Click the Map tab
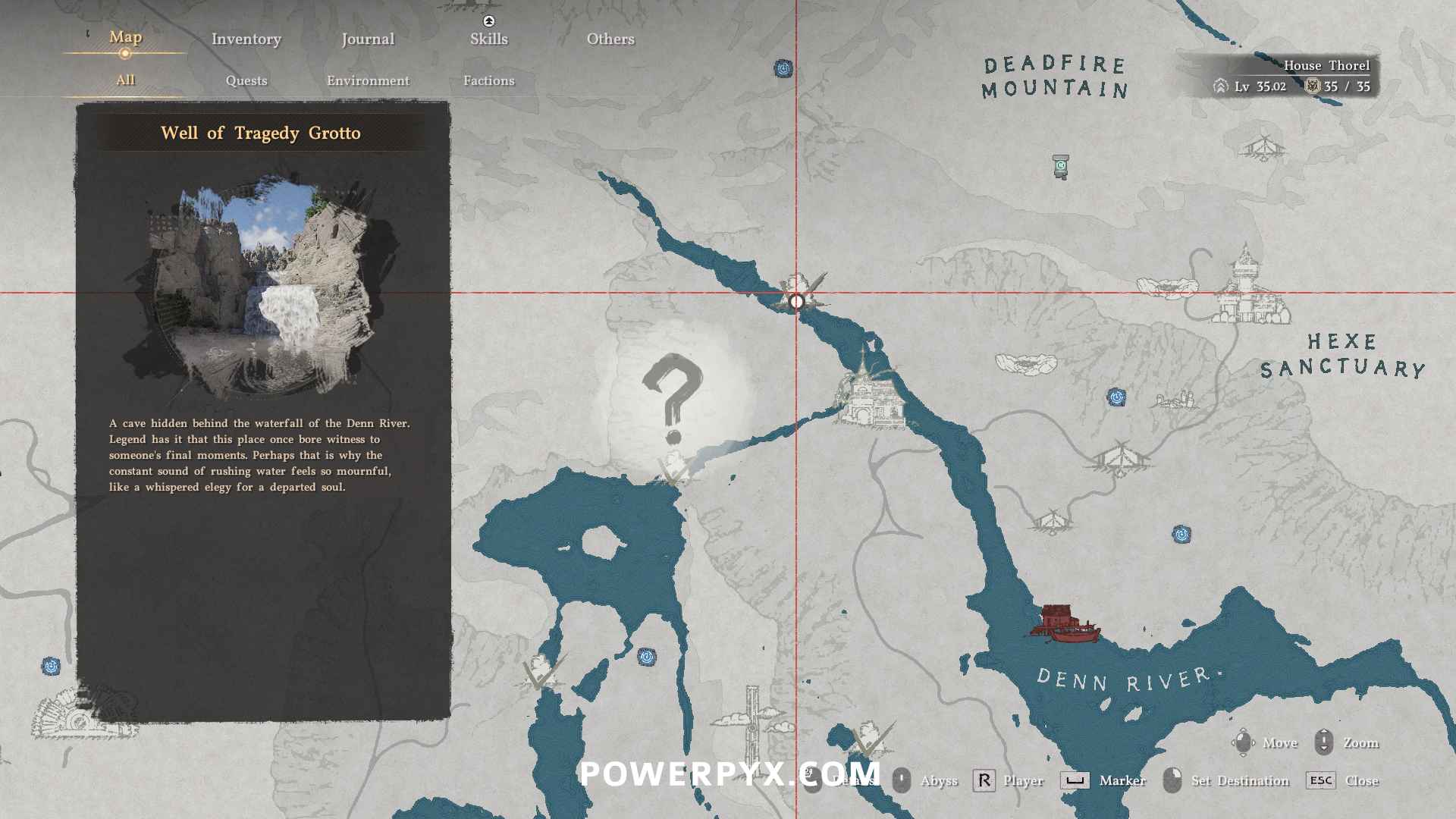The height and width of the screenshot is (819, 1456). click(x=125, y=37)
